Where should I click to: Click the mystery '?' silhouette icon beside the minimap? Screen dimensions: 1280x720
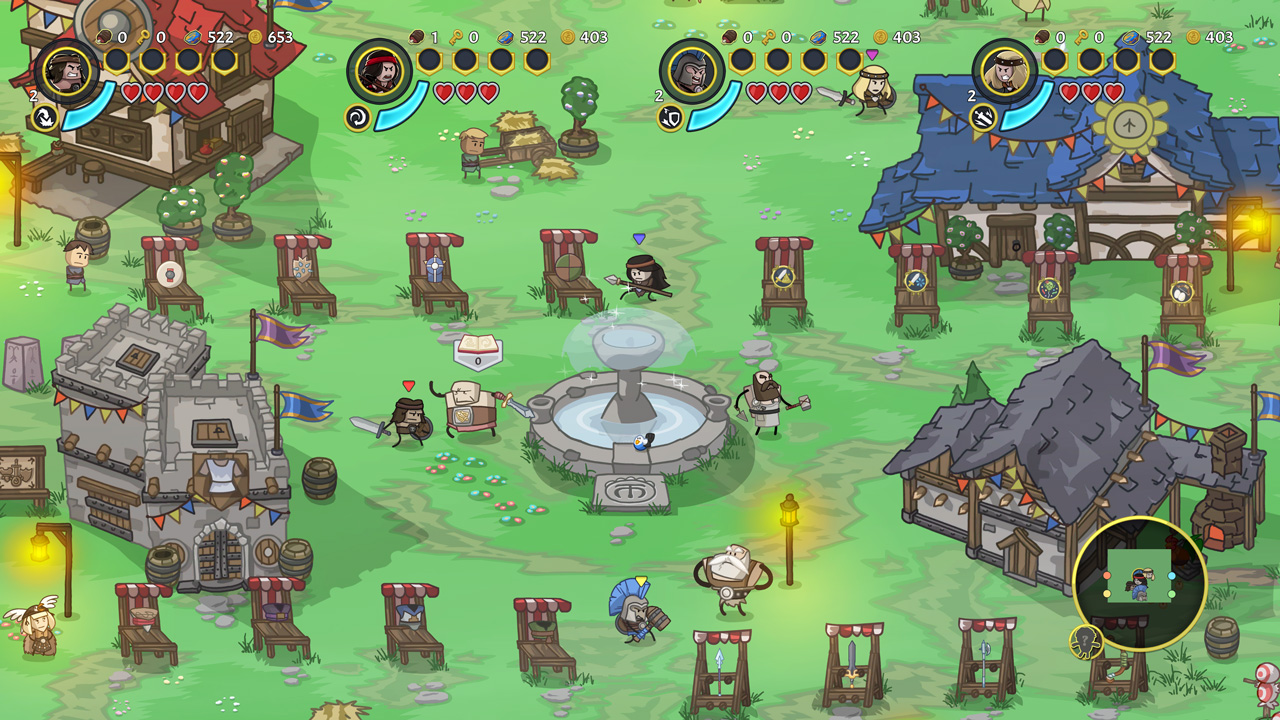point(1086,637)
